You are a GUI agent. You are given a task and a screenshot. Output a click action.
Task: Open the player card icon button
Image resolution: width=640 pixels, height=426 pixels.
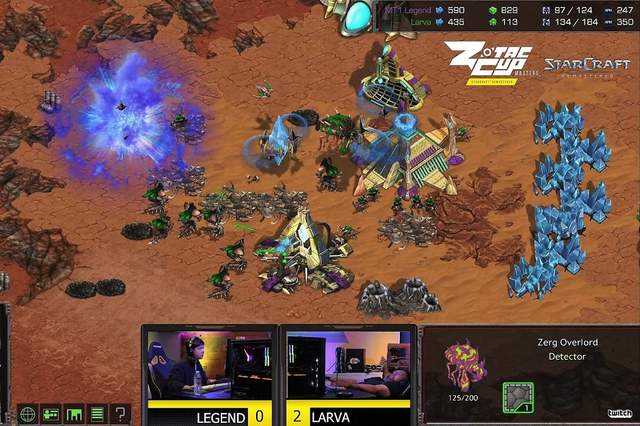(52, 413)
